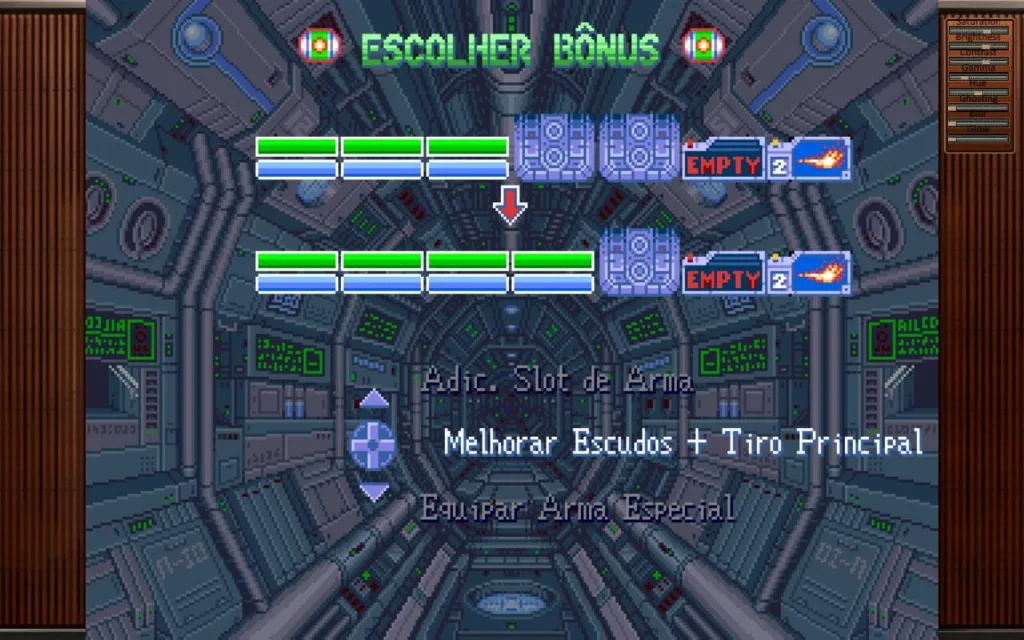Adjust the Gamma slider handle

(964, 78)
